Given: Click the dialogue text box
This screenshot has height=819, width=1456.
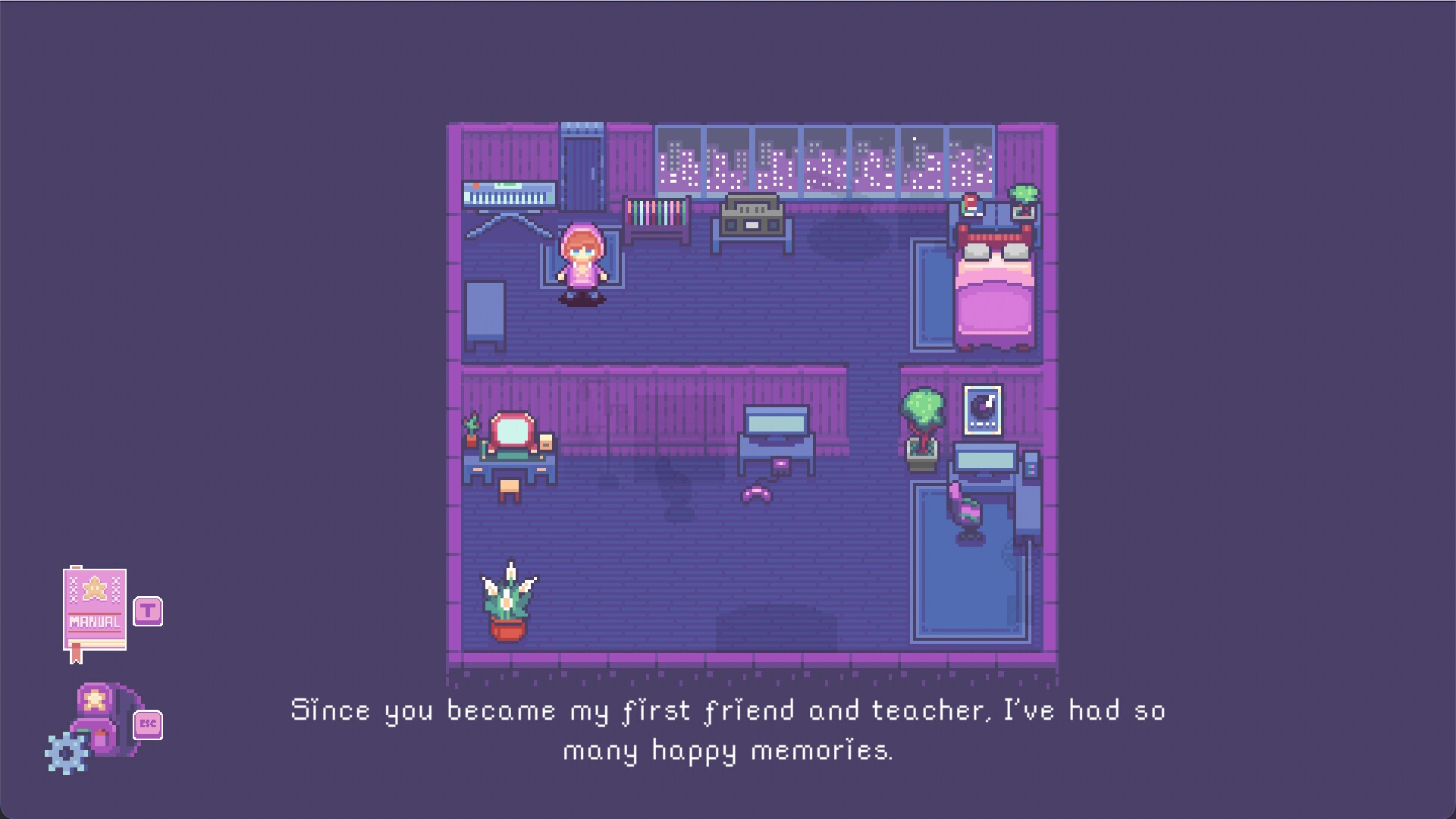Looking at the screenshot, I should (x=726, y=732).
